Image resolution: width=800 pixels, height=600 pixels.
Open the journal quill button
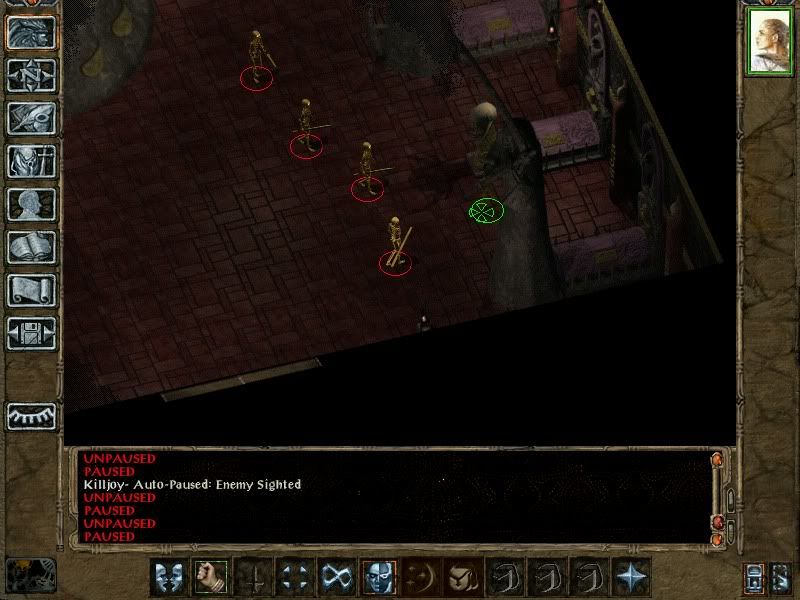tap(31, 118)
